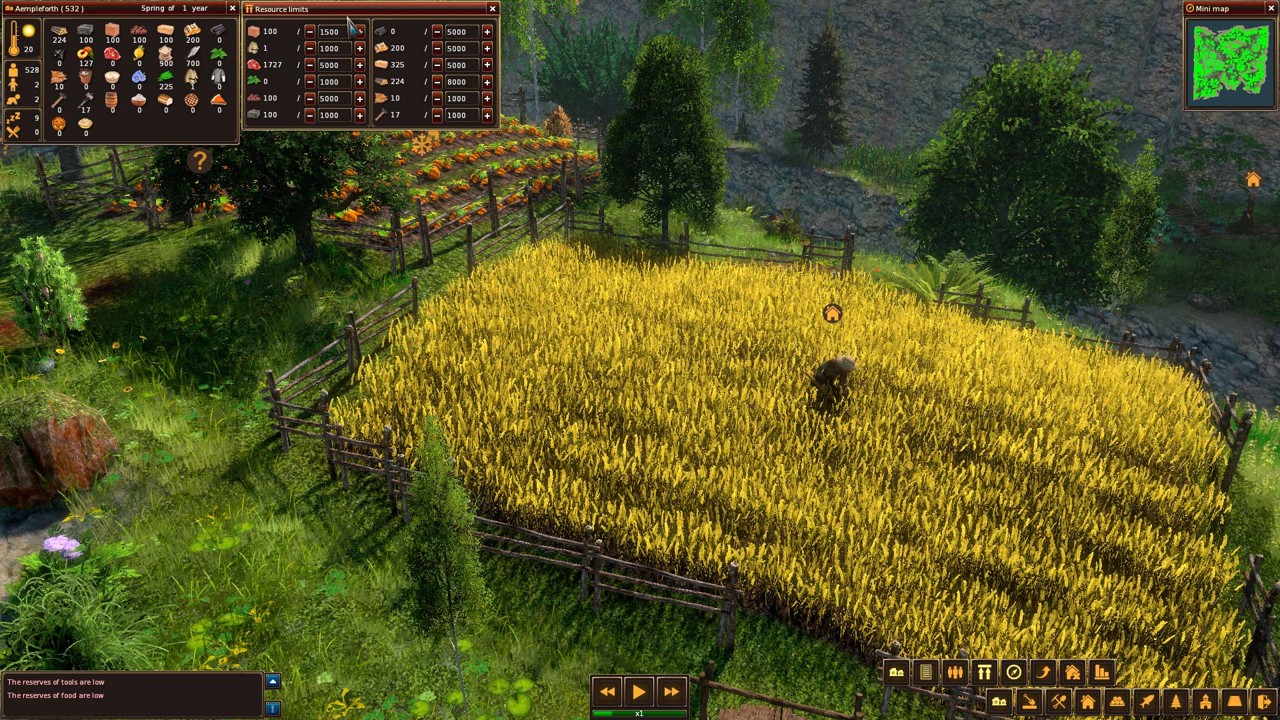
Task: Open the document list panel button
Action: coord(926,672)
